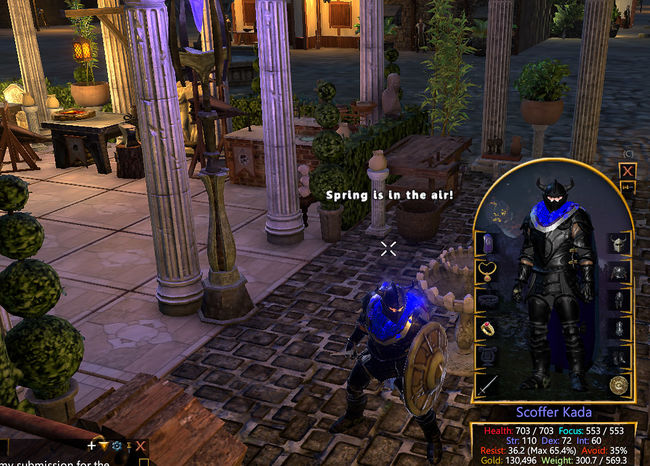Close the chat window with the X
This screenshot has width=650, height=466.
[141, 446]
